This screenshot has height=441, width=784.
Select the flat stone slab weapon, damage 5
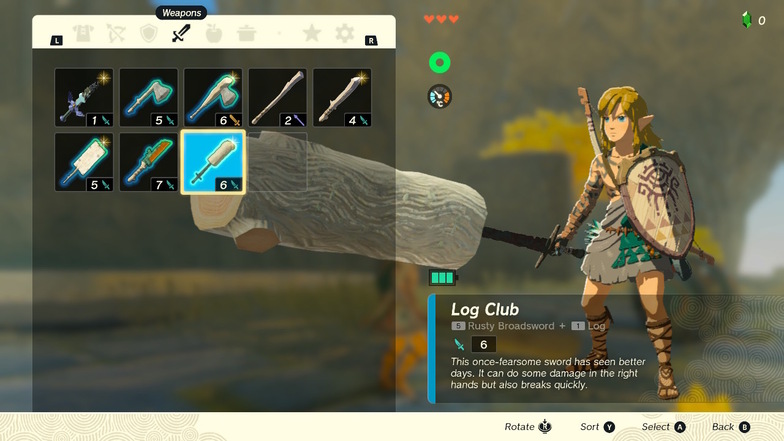(84, 161)
